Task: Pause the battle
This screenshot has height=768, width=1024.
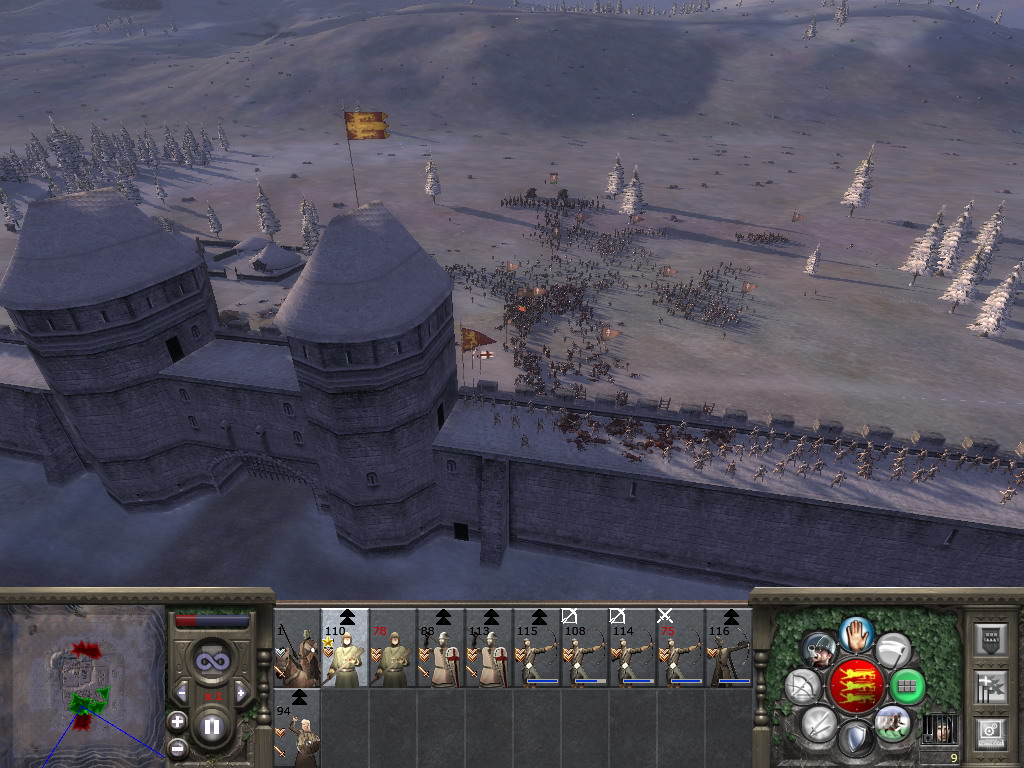Action: pos(212,727)
